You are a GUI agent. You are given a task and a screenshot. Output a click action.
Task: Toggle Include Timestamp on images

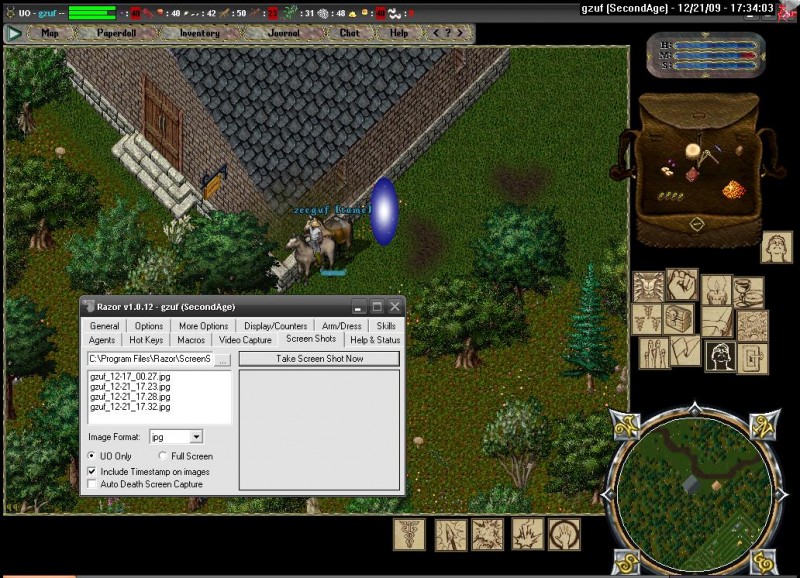click(x=93, y=471)
